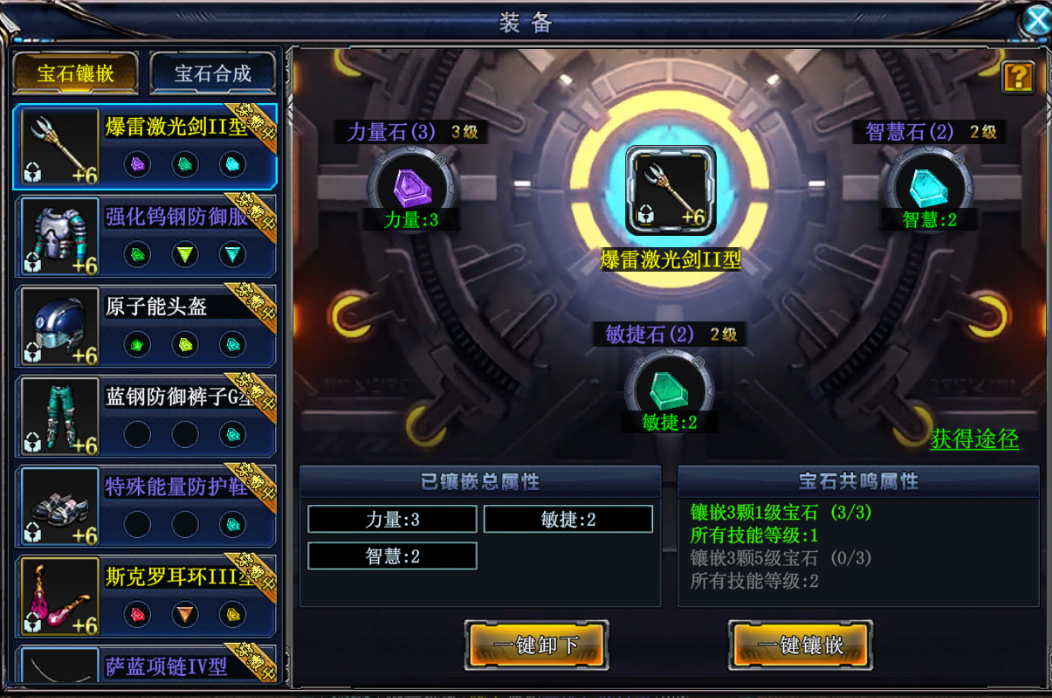The image size is (1052, 698).
Task: Select the 特殊能量防护鞋 row
Action: click(x=144, y=506)
